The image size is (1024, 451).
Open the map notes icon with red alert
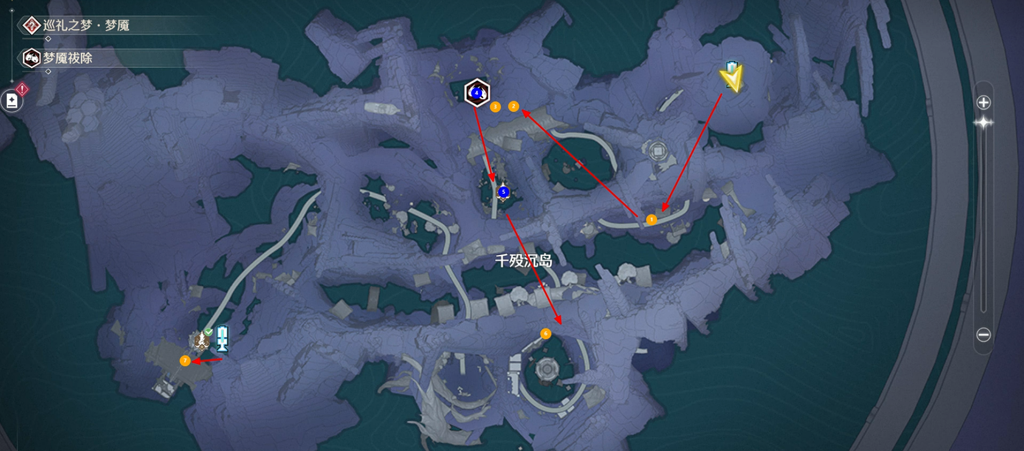click(13, 99)
